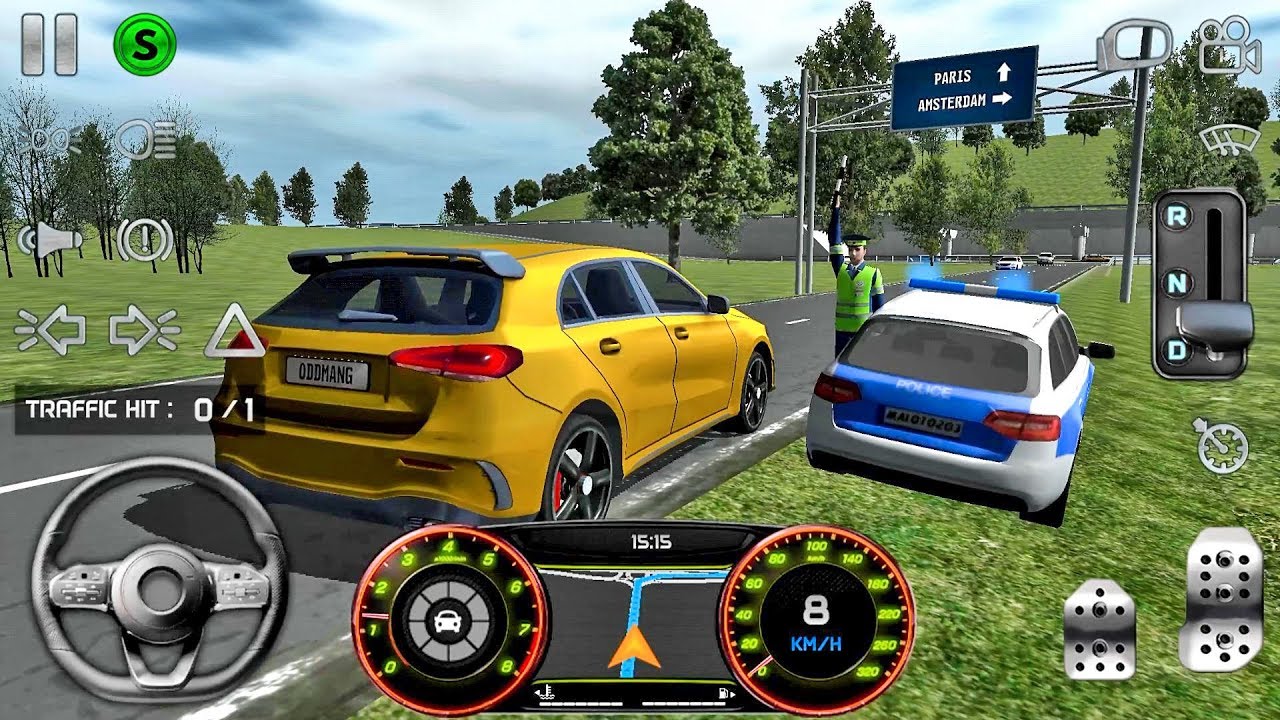Tap the accelerator pedal

pyautogui.click(x=1220, y=598)
